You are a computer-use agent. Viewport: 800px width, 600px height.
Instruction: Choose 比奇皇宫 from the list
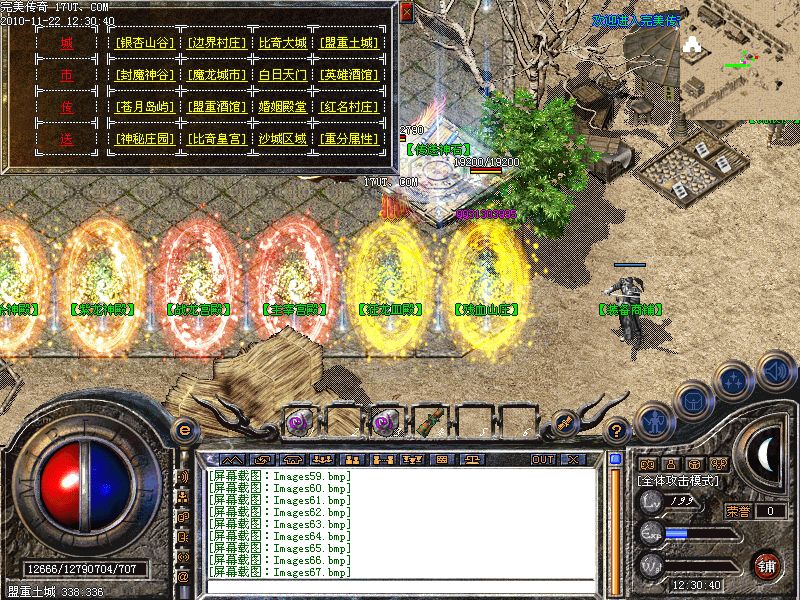tap(216, 139)
